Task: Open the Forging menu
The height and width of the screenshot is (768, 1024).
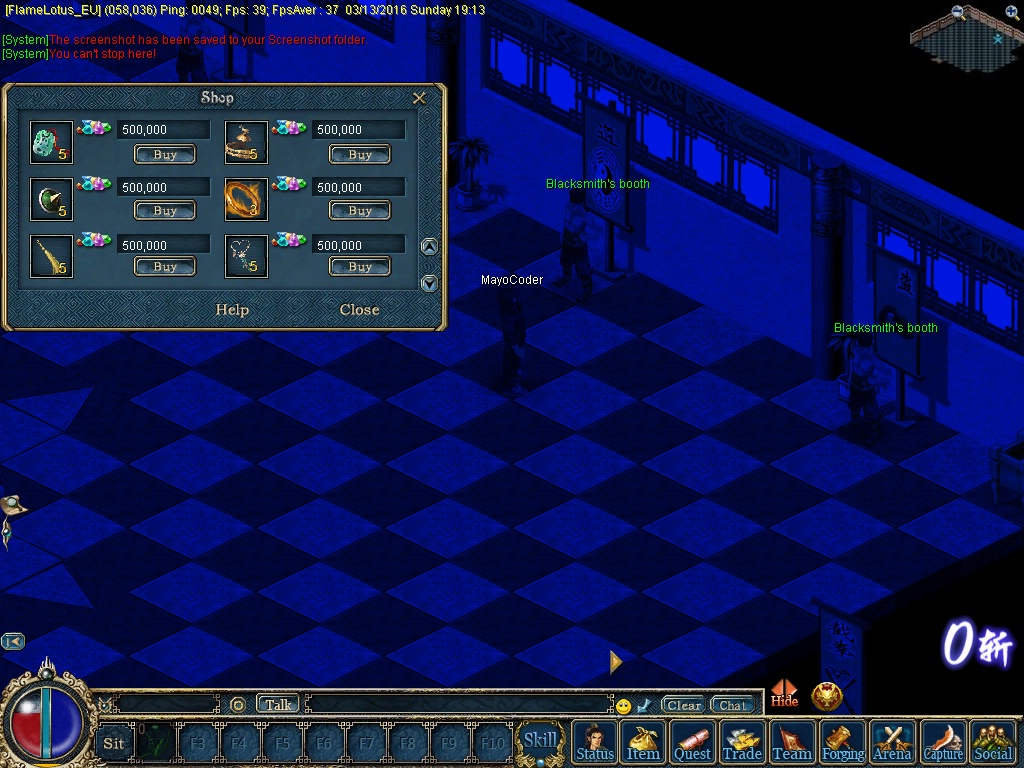Action: [x=843, y=742]
